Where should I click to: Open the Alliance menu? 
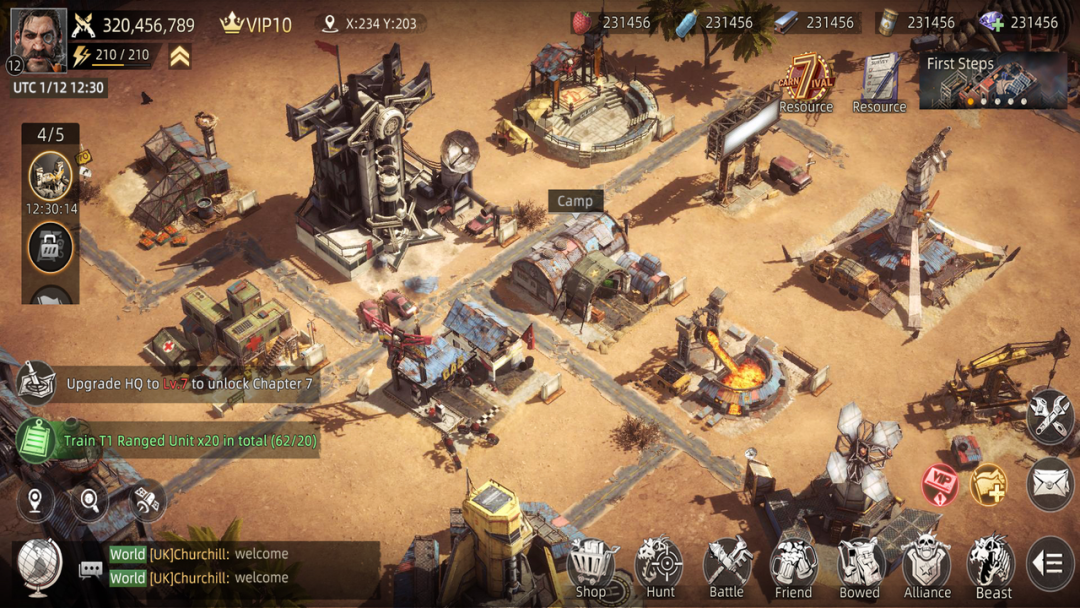click(927, 568)
